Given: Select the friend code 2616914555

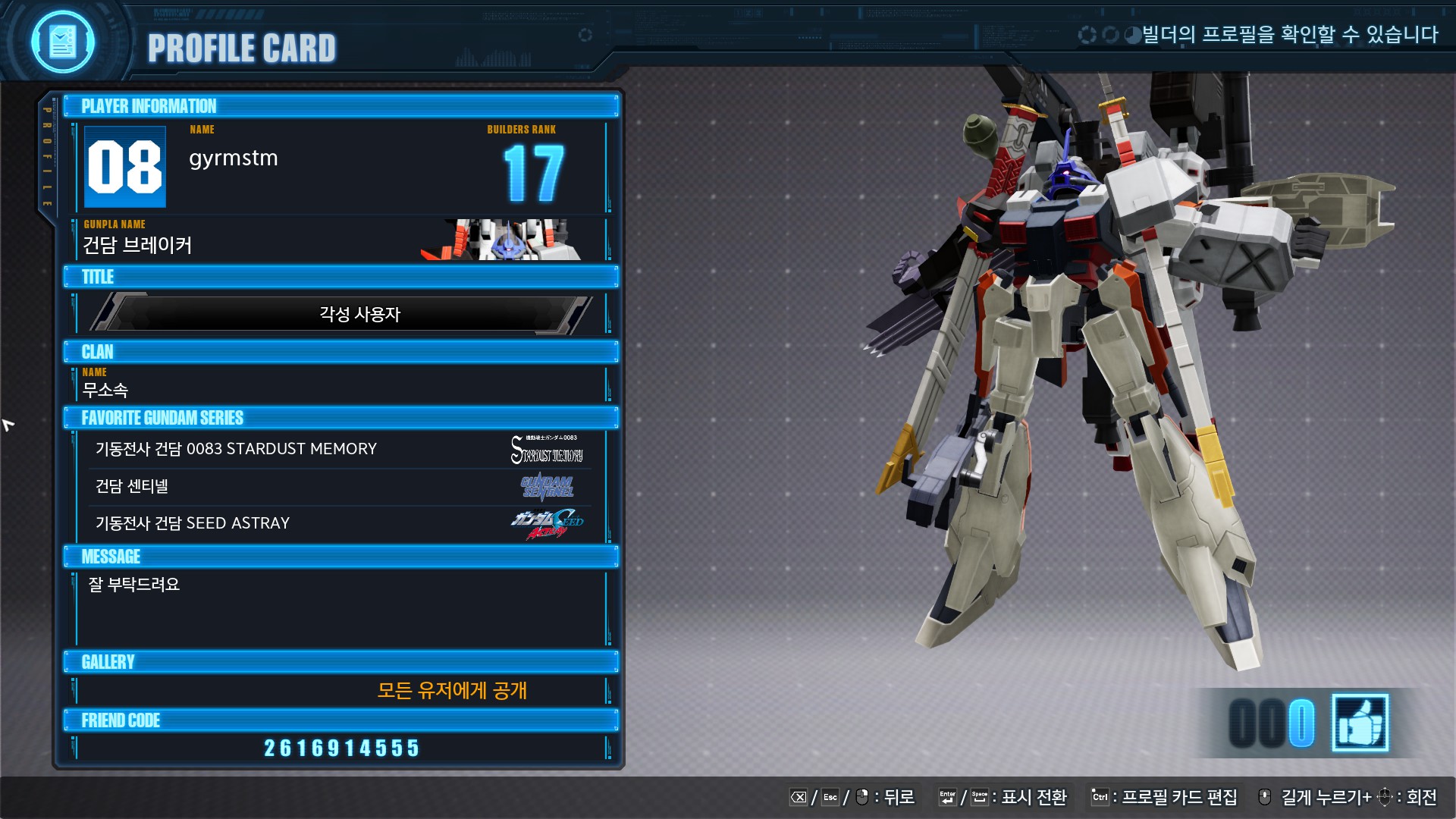Looking at the screenshot, I should pyautogui.click(x=341, y=748).
